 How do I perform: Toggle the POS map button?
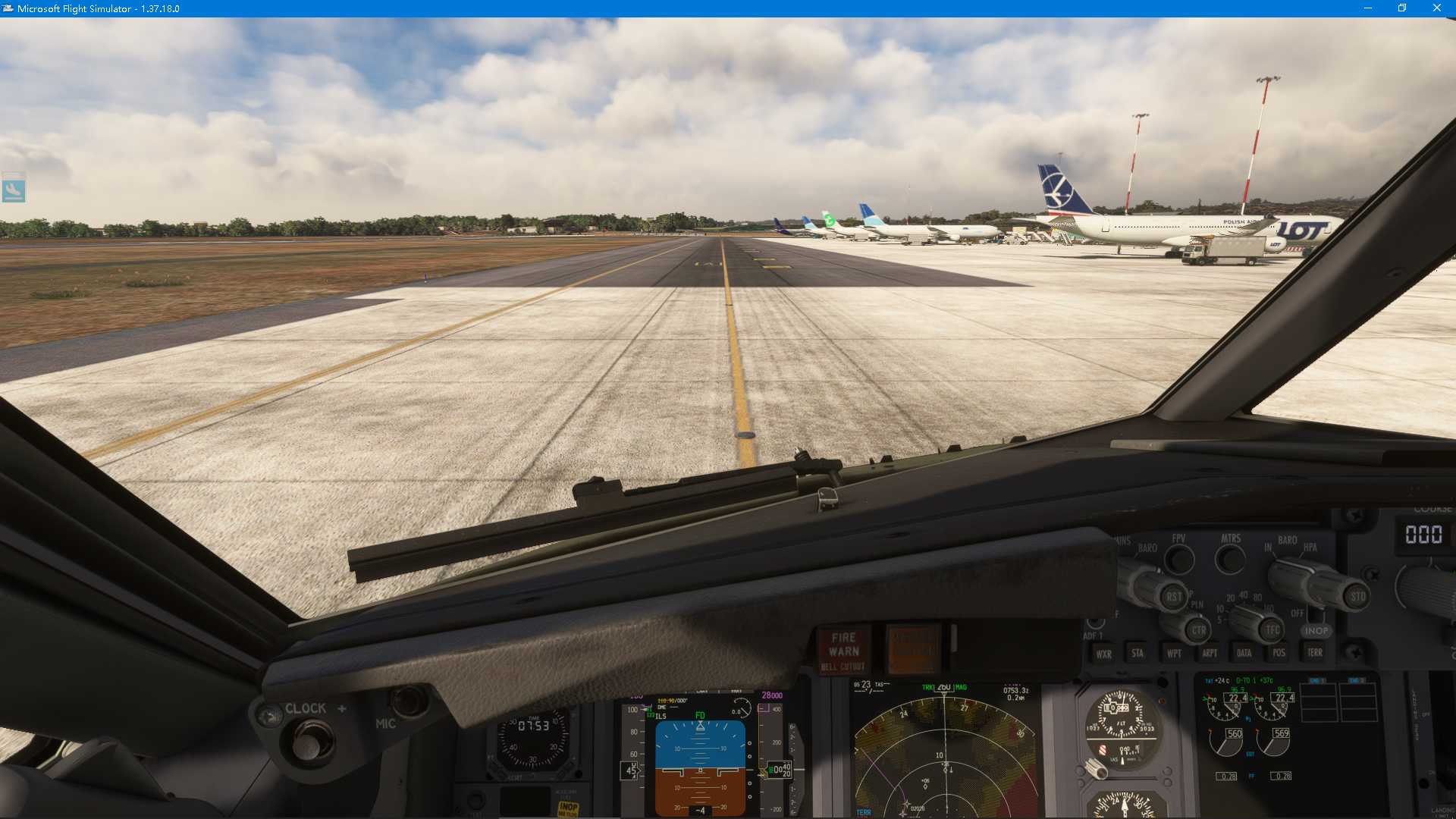1279,652
